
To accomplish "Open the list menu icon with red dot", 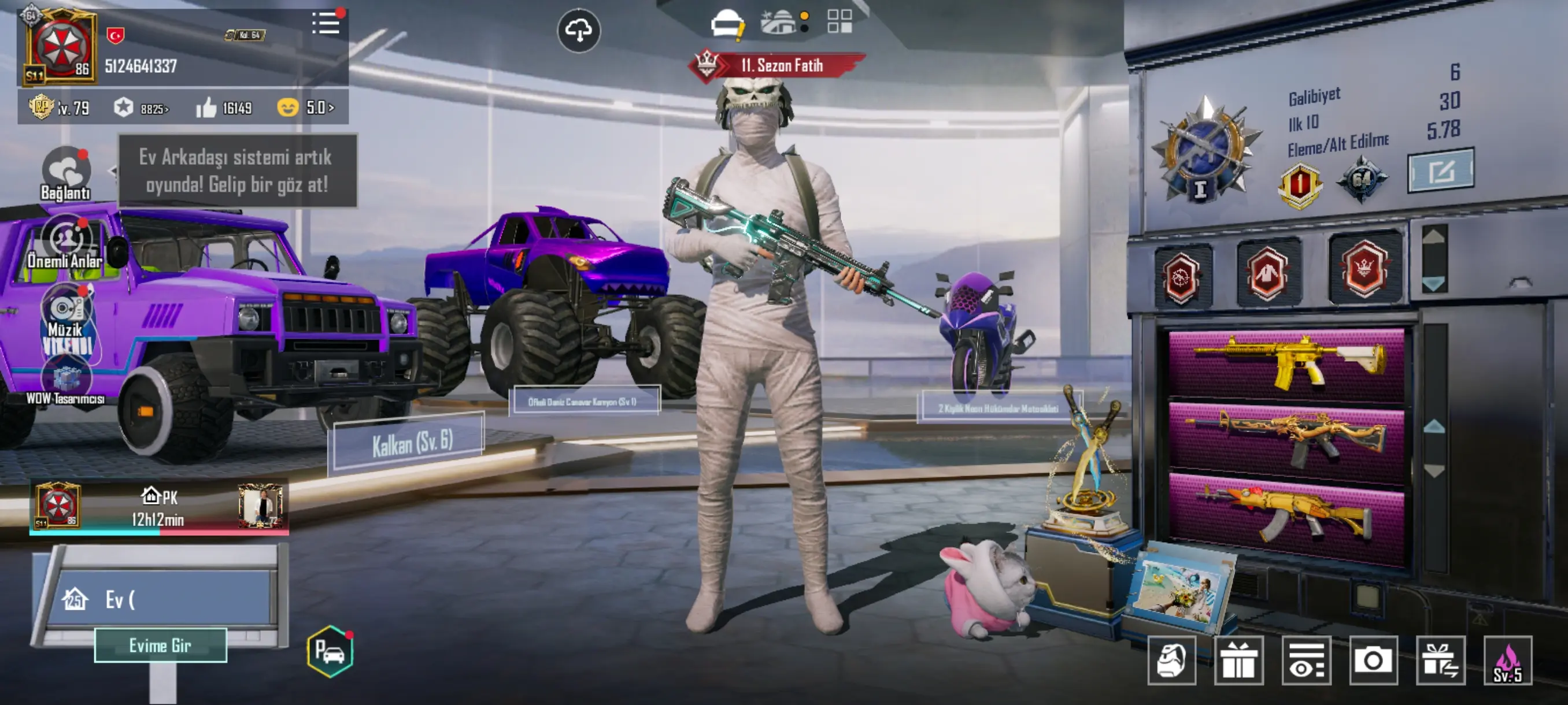I will click(326, 24).
